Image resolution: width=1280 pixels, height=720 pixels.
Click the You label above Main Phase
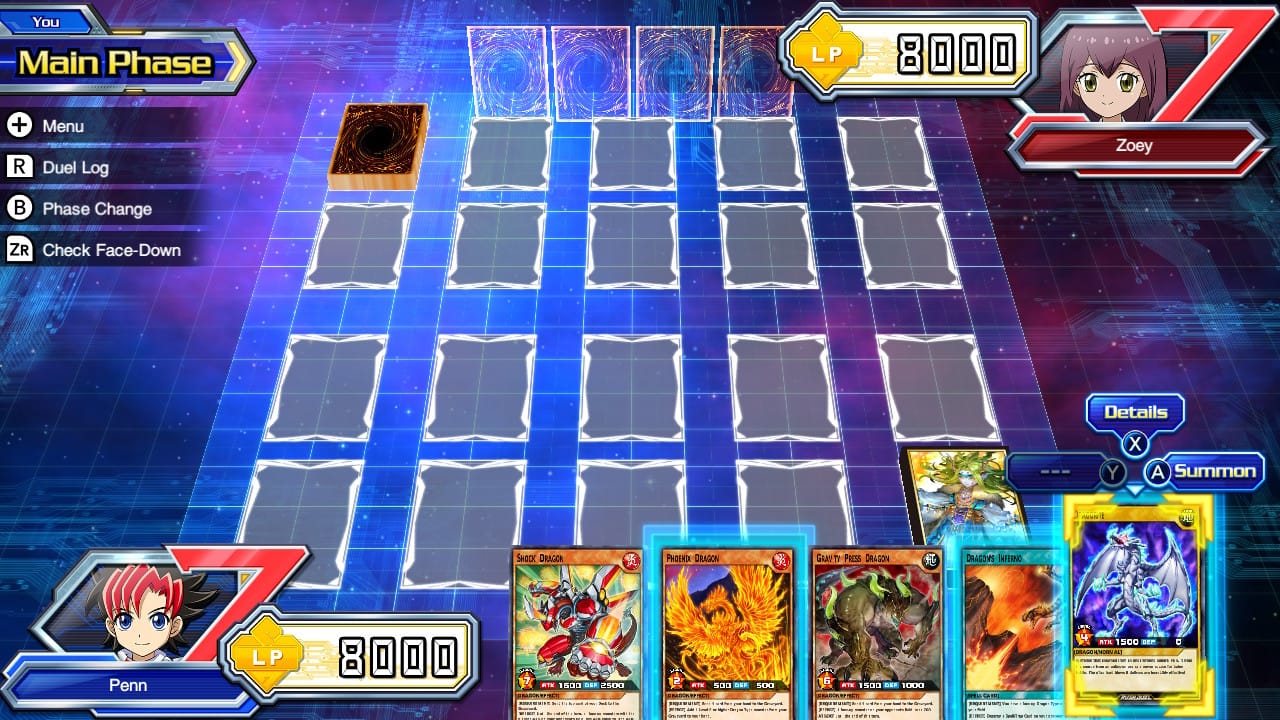point(48,21)
